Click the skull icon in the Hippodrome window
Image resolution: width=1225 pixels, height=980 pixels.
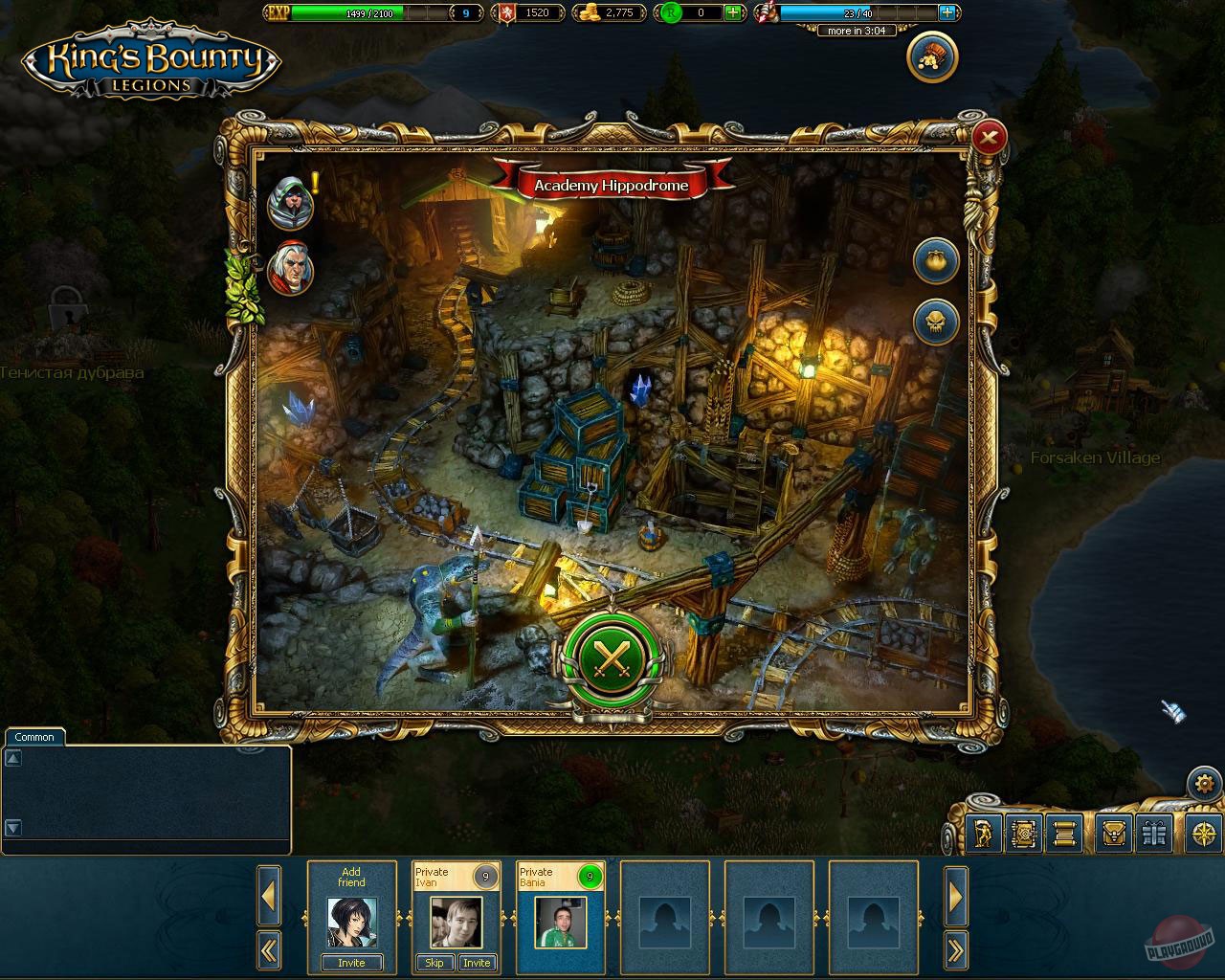point(936,322)
